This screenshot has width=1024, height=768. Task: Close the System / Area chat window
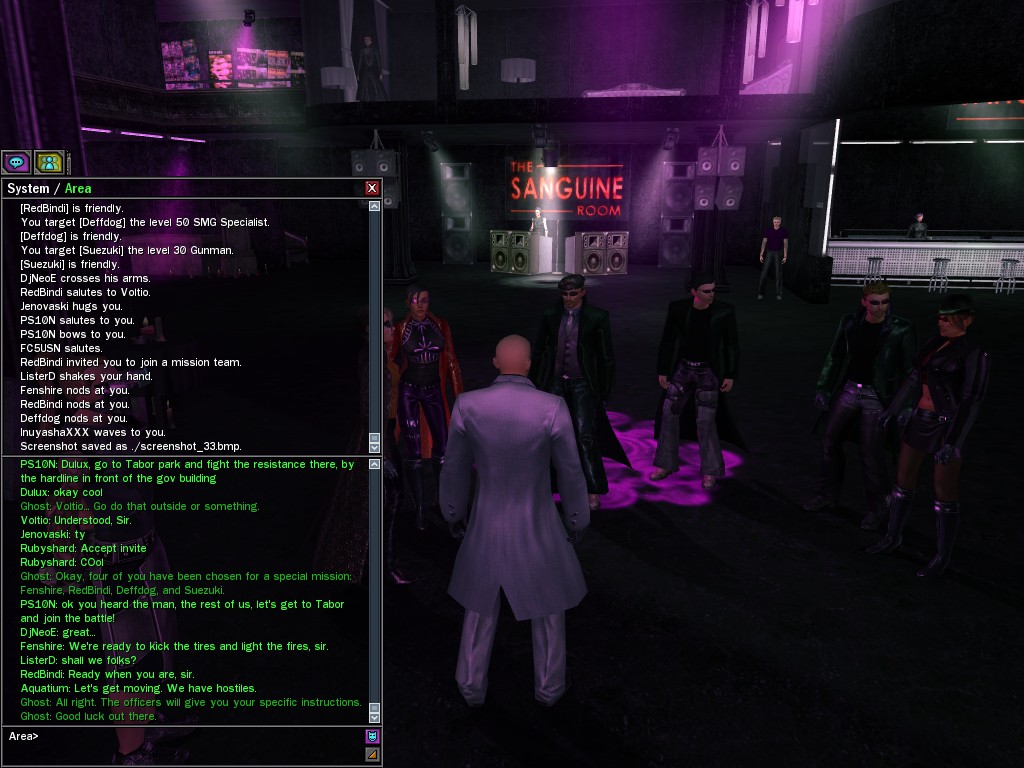point(372,188)
